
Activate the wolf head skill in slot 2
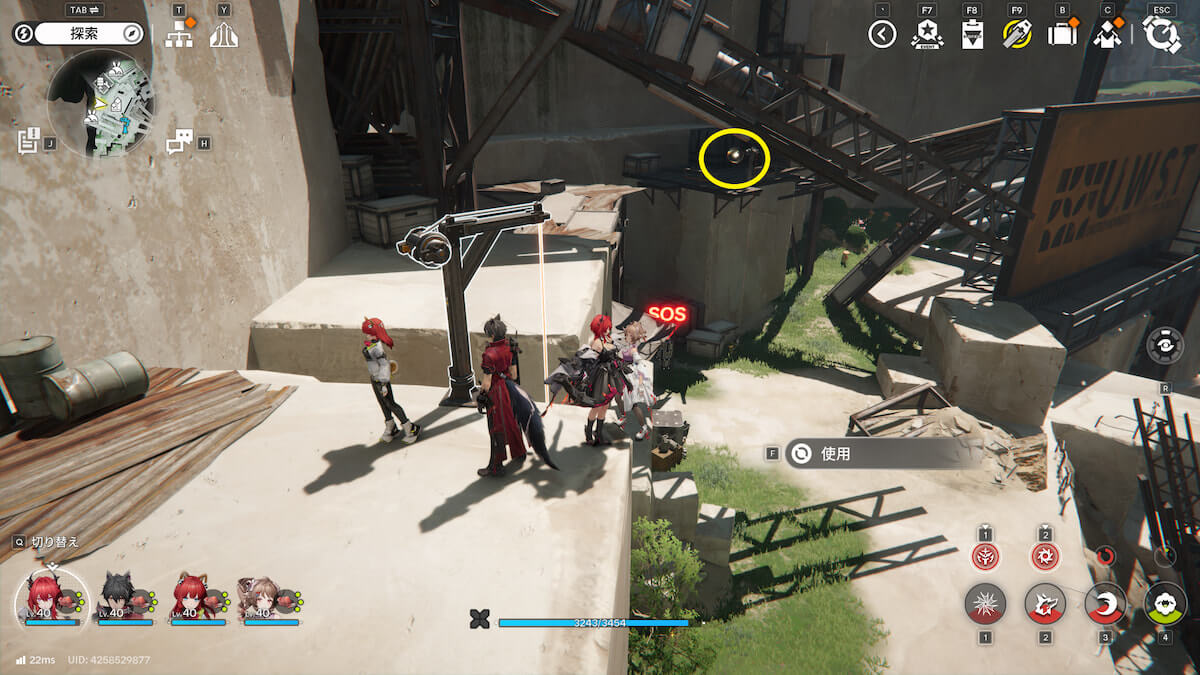click(1045, 604)
